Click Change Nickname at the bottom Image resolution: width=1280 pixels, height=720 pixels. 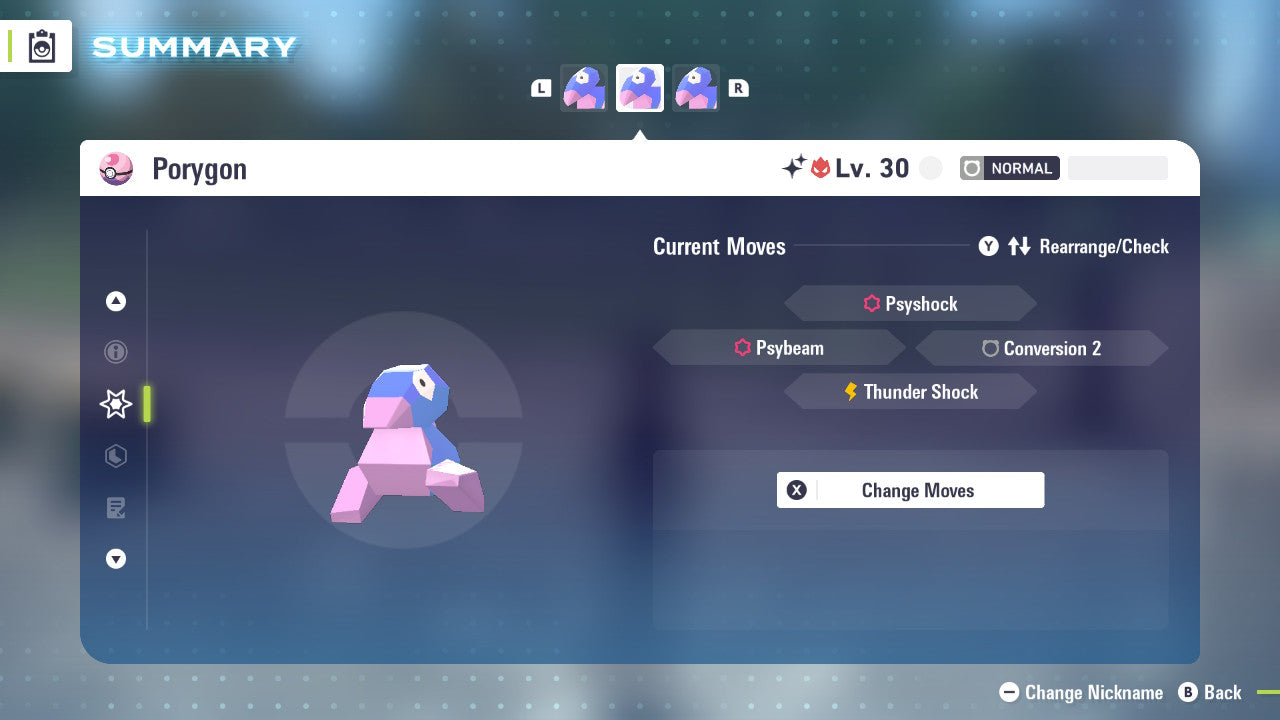tap(1081, 692)
